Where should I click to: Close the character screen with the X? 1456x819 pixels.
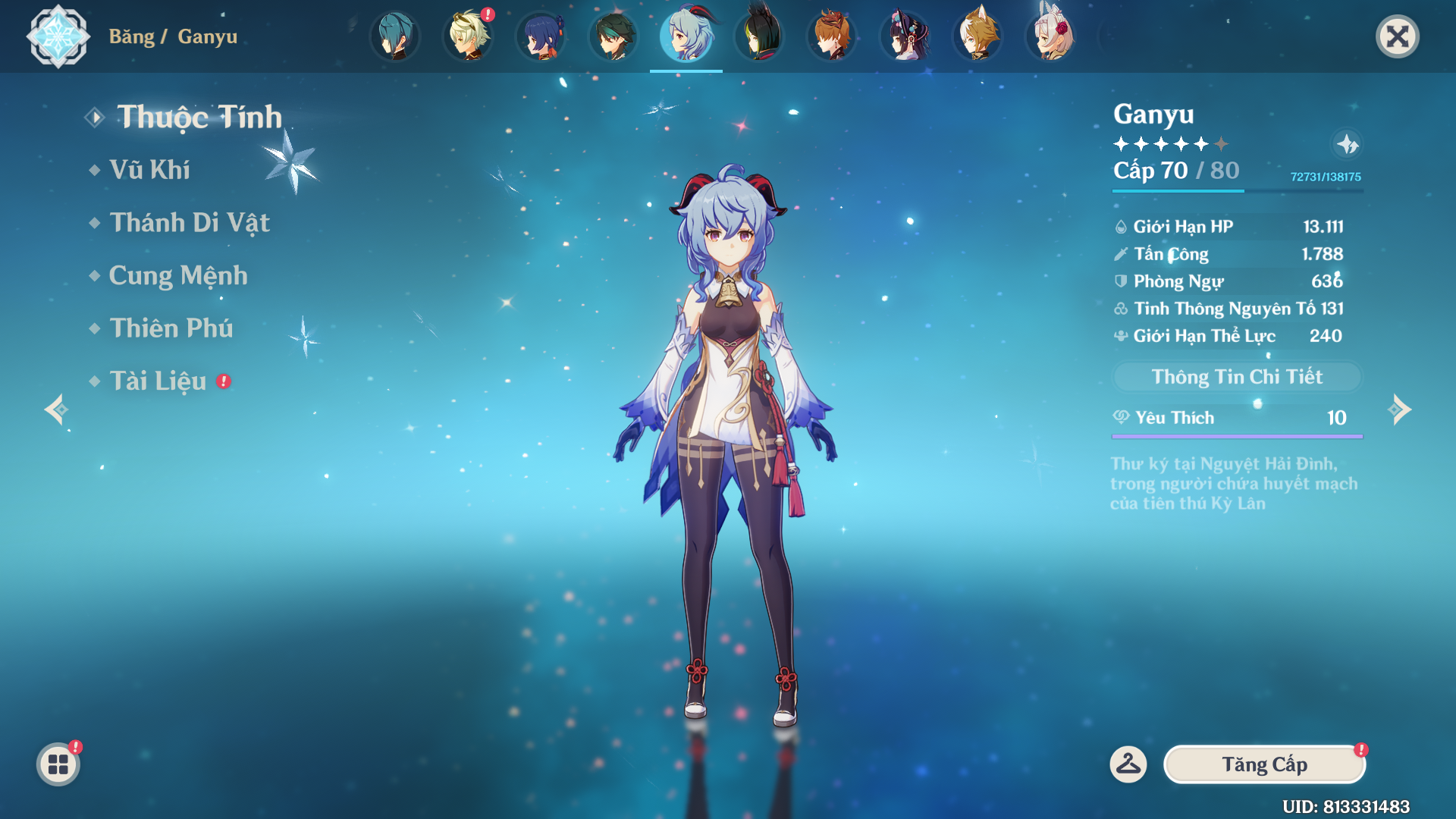(1397, 36)
